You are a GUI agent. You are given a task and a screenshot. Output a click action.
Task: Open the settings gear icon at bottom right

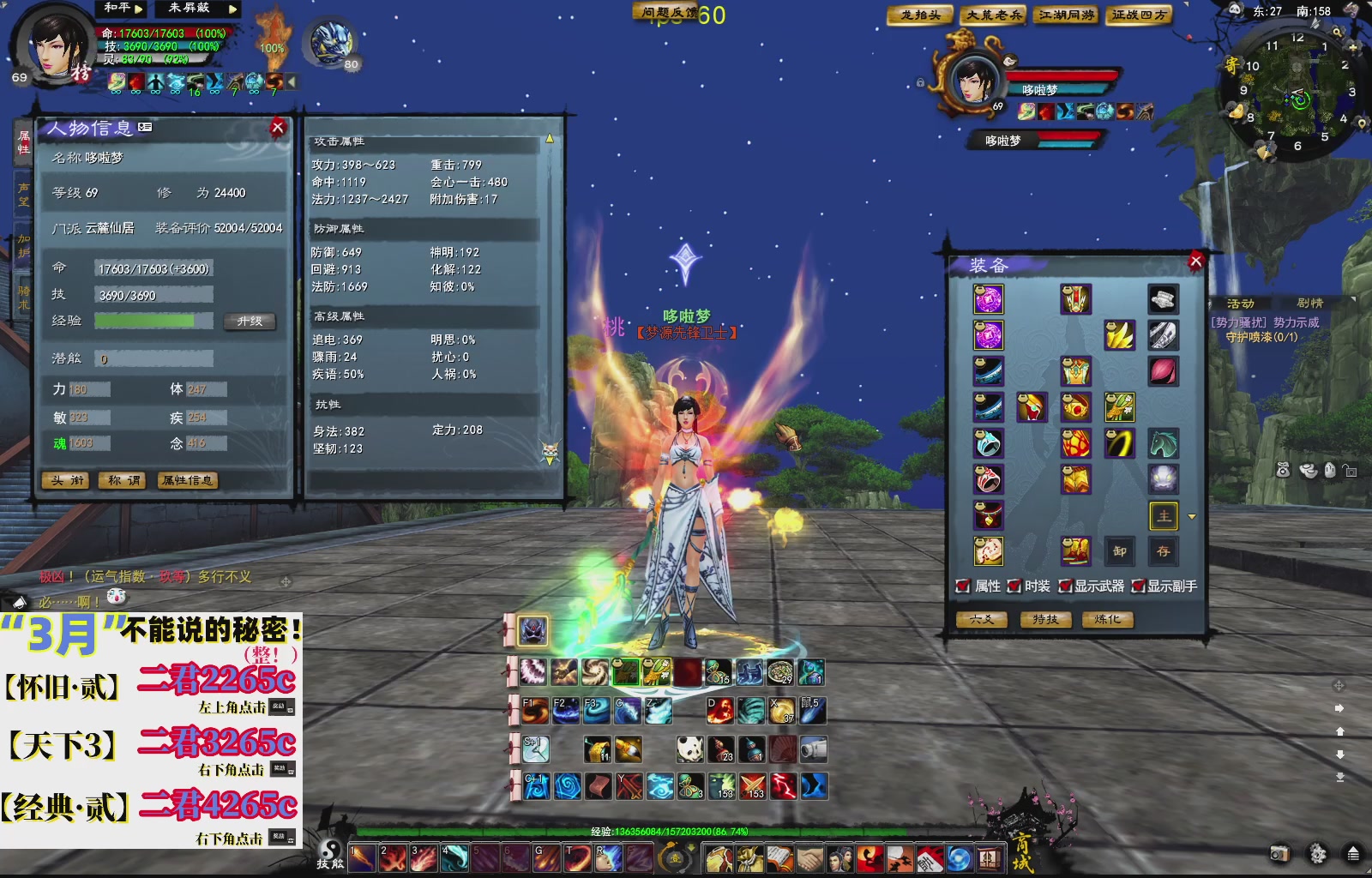click(1317, 854)
